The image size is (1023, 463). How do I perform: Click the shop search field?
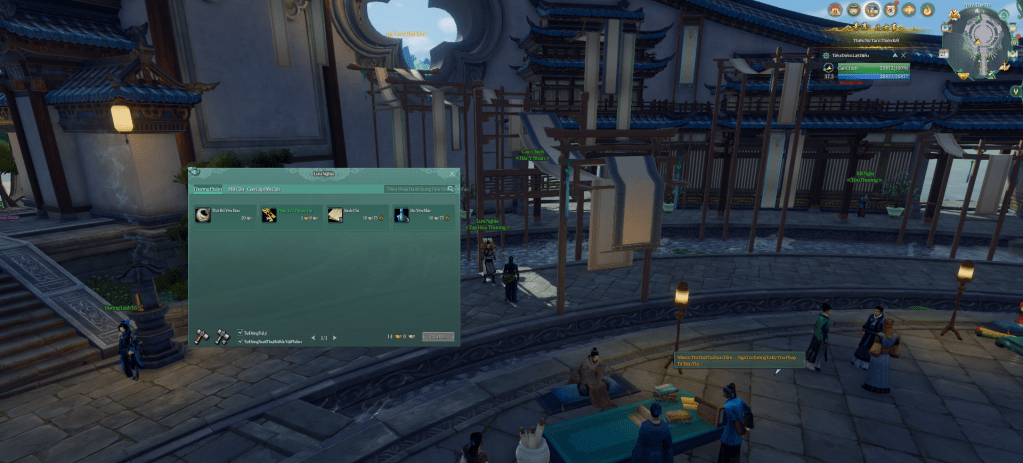tap(415, 188)
